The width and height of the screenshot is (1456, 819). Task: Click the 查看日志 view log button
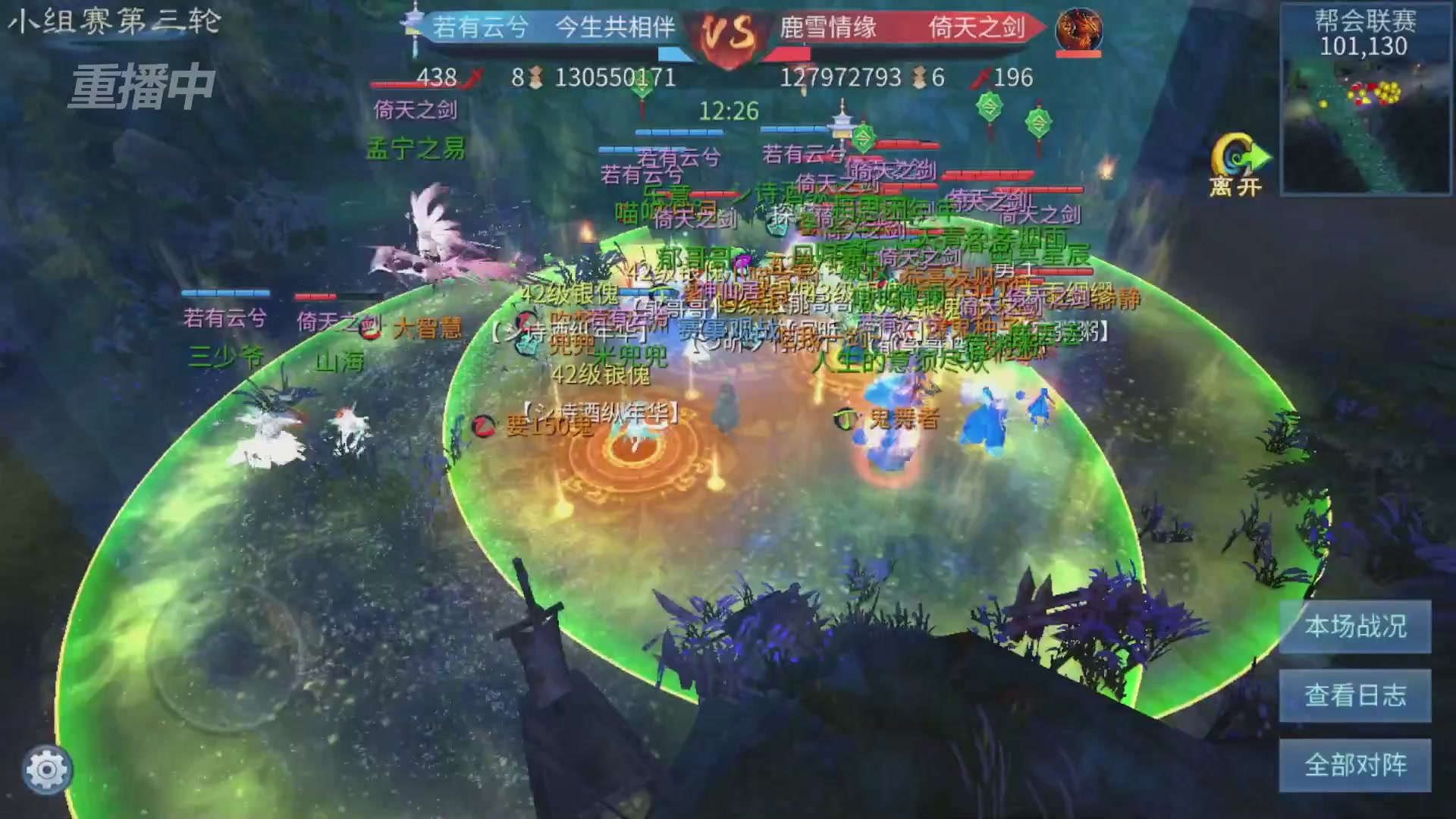(x=1354, y=695)
